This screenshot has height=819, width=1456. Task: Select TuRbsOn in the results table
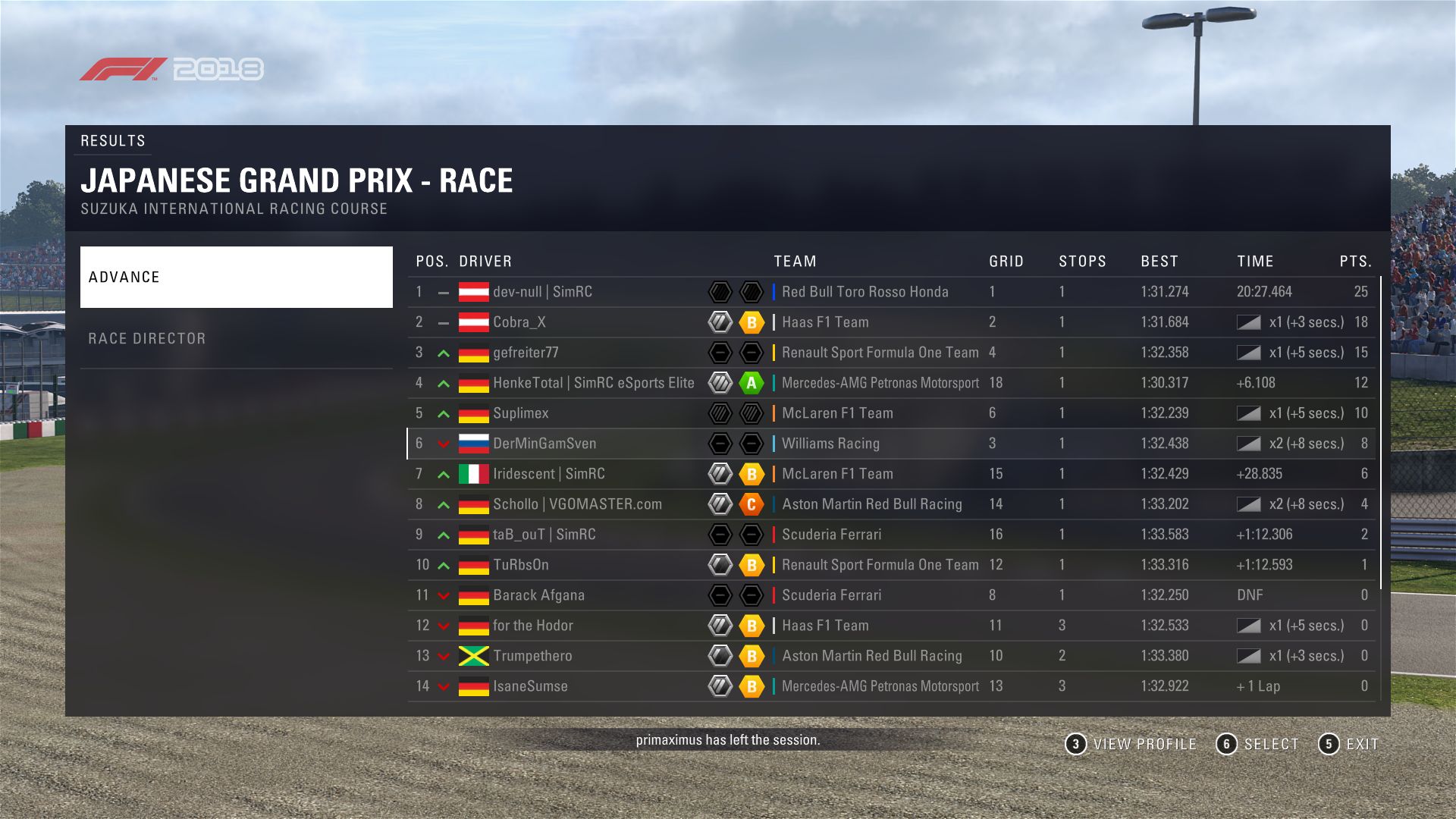[x=520, y=565]
